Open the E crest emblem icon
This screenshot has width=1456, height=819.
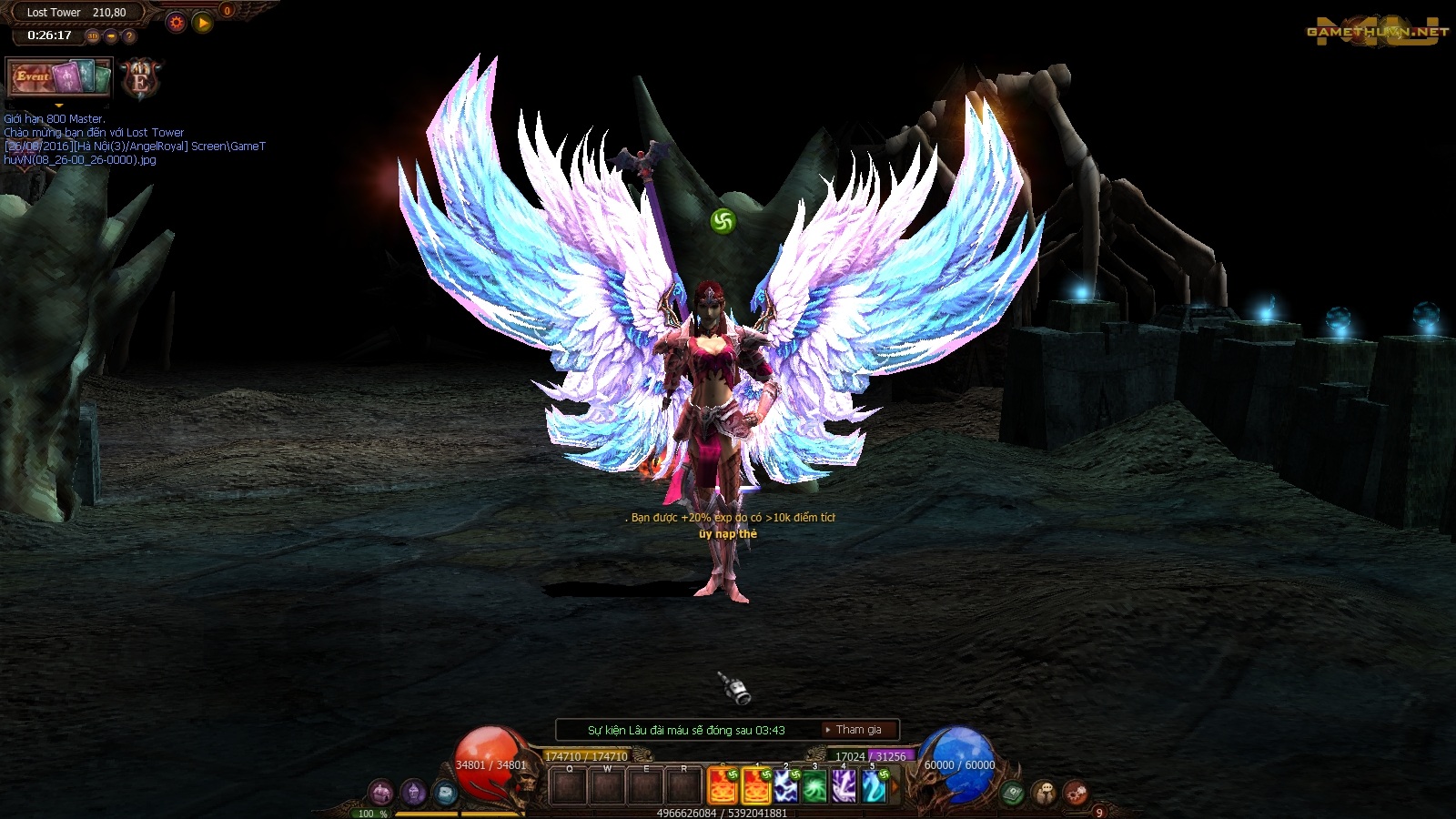pos(140,80)
